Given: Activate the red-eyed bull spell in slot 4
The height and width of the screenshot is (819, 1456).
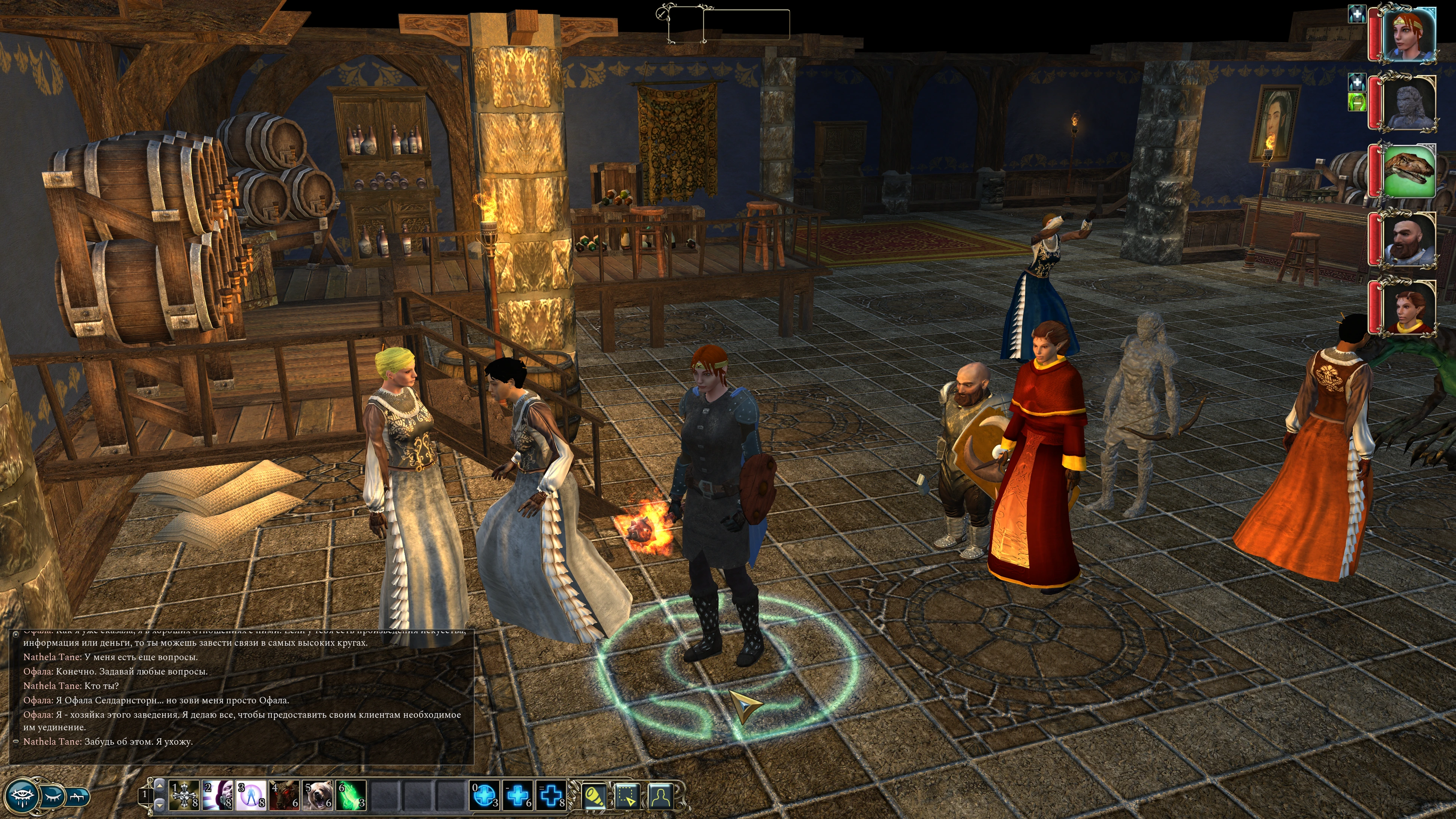Looking at the screenshot, I should 285,795.
